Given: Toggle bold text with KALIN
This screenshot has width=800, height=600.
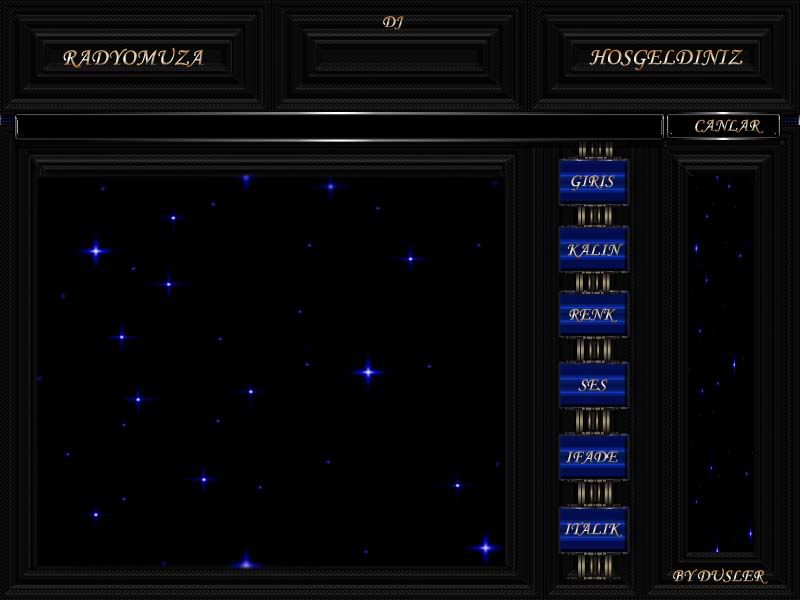Looking at the screenshot, I should coord(593,249).
